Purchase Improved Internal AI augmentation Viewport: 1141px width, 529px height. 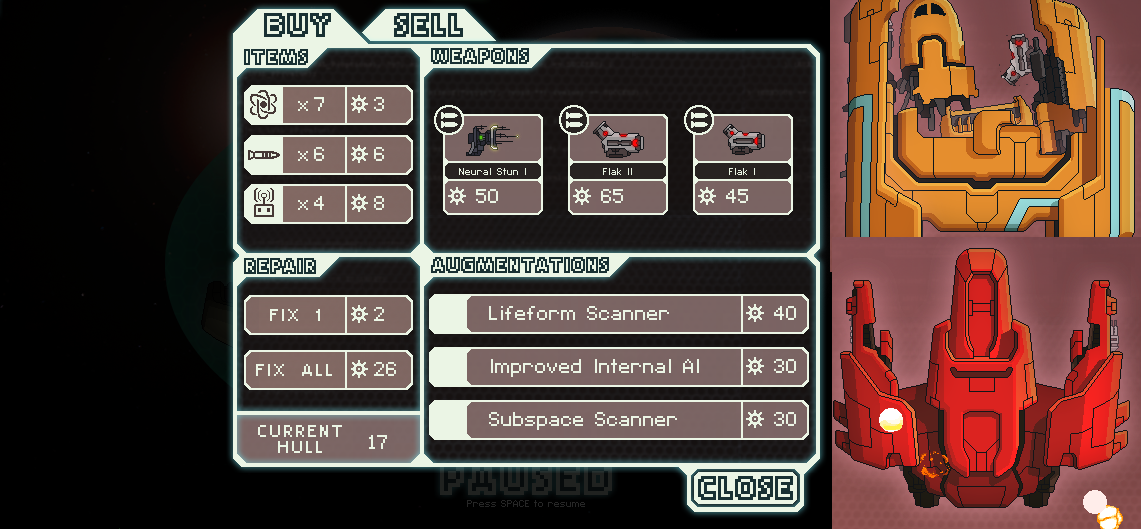[618, 367]
